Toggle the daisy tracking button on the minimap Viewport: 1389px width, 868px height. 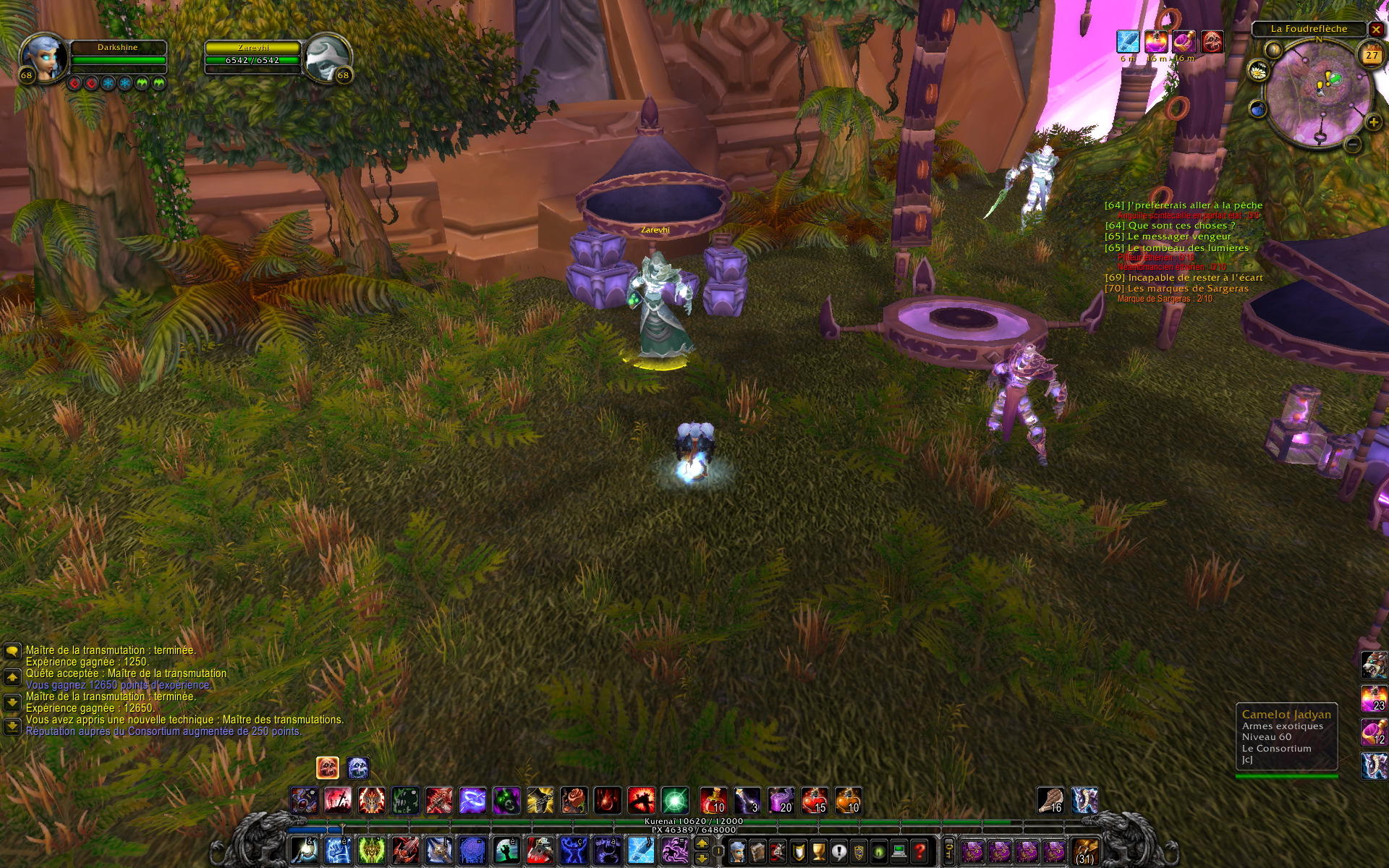point(1258,71)
